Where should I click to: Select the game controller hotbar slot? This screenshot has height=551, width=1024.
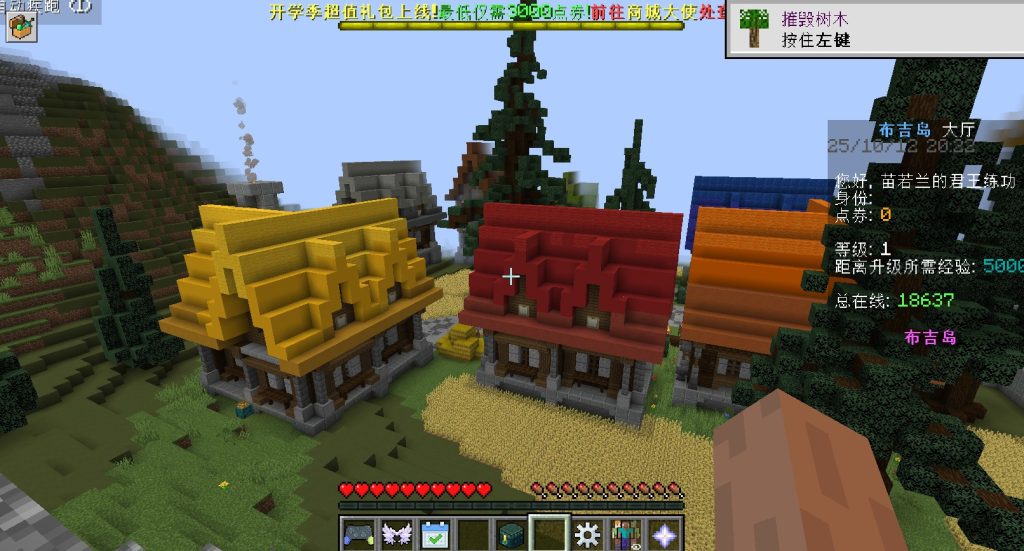click(x=358, y=534)
